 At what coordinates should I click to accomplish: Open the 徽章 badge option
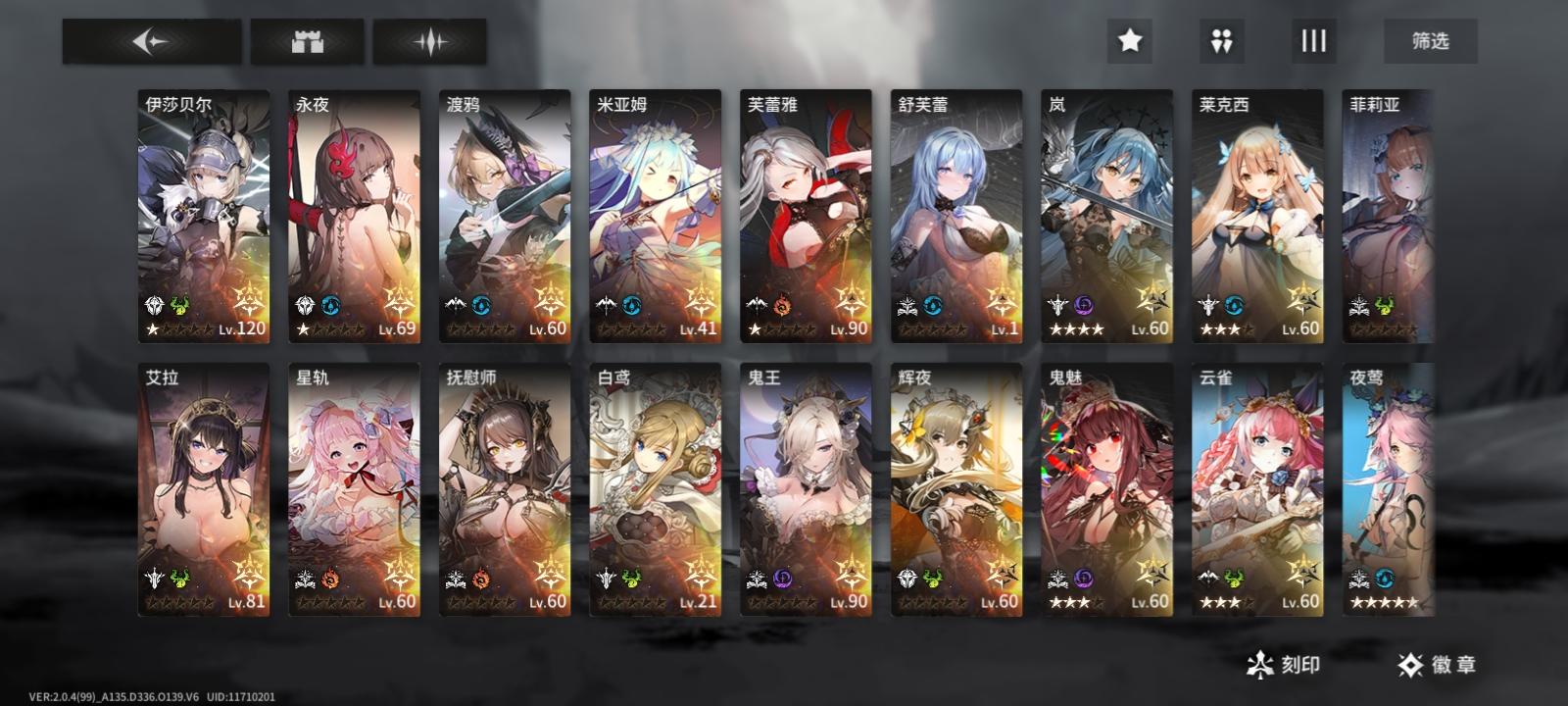[x=1433, y=663]
